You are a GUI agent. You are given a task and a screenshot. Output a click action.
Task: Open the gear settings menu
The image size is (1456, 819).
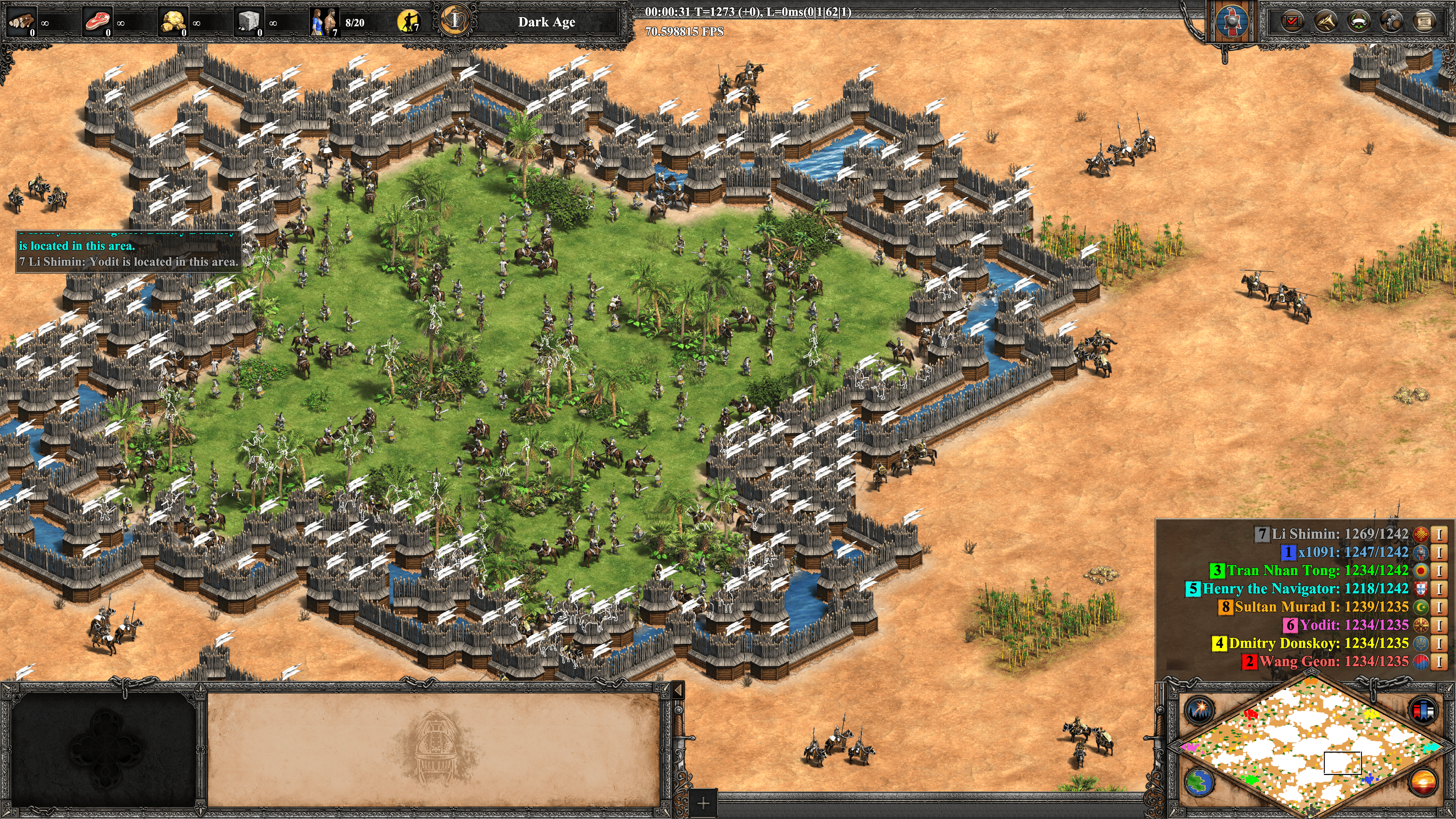point(1392,22)
